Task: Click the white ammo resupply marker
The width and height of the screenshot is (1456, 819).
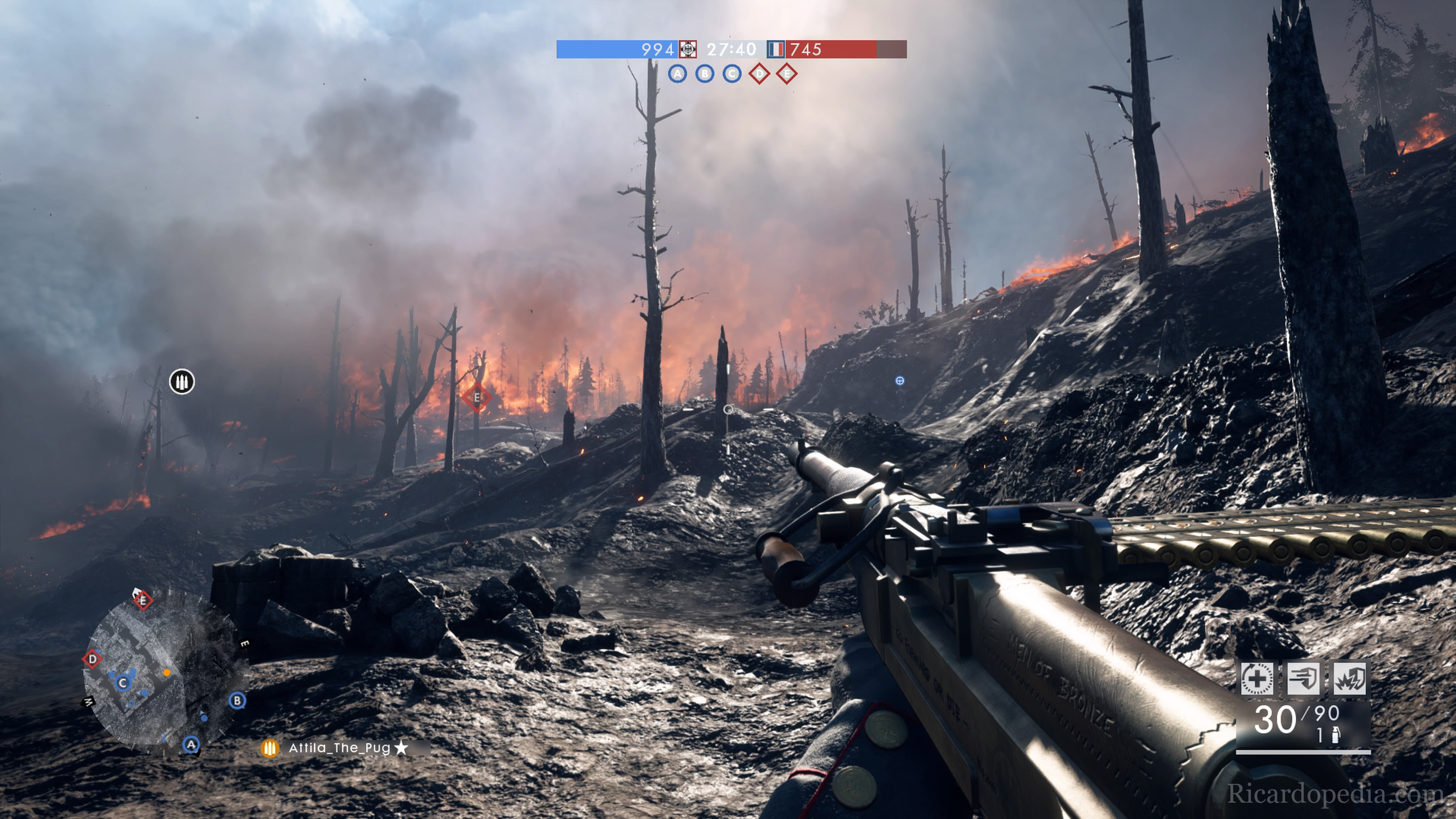Action: coord(182,381)
